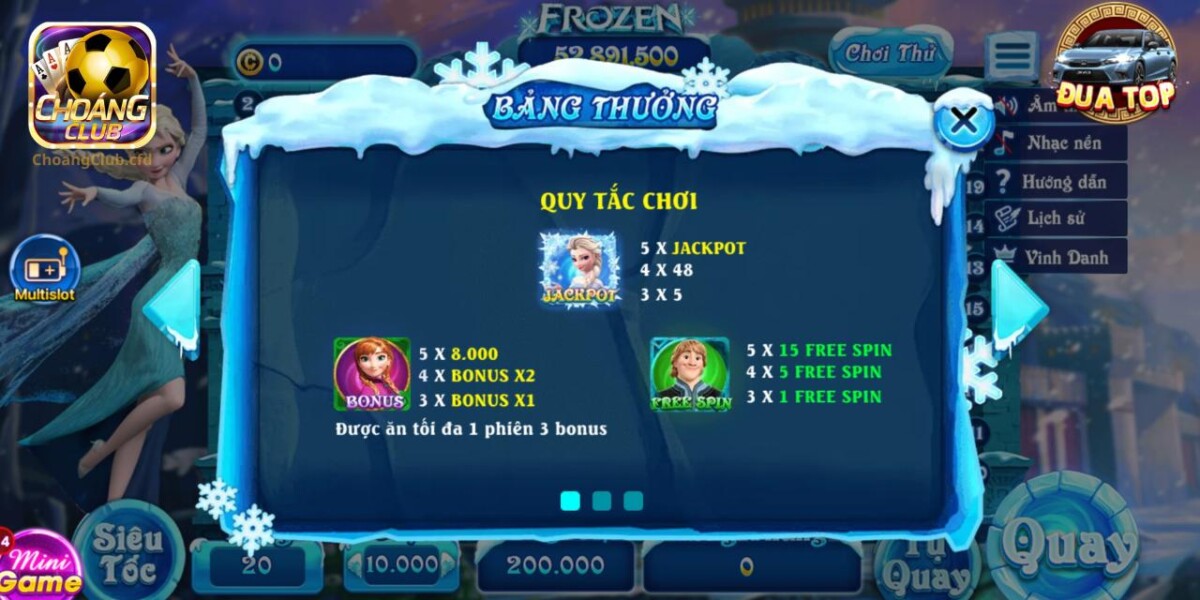This screenshot has height=600, width=1200.
Task: Change the 10.000 bet amount
Action: click(401, 565)
